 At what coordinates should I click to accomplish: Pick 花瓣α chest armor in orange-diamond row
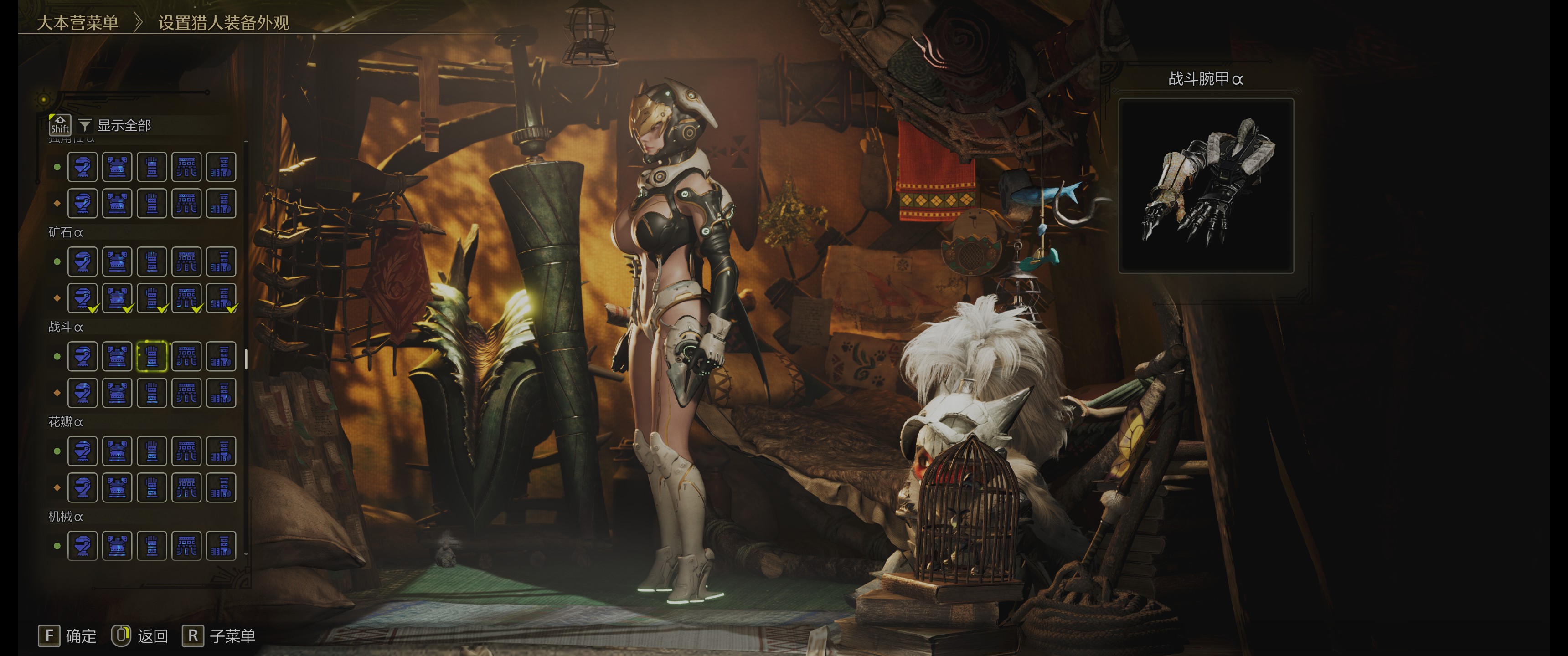pos(117,487)
